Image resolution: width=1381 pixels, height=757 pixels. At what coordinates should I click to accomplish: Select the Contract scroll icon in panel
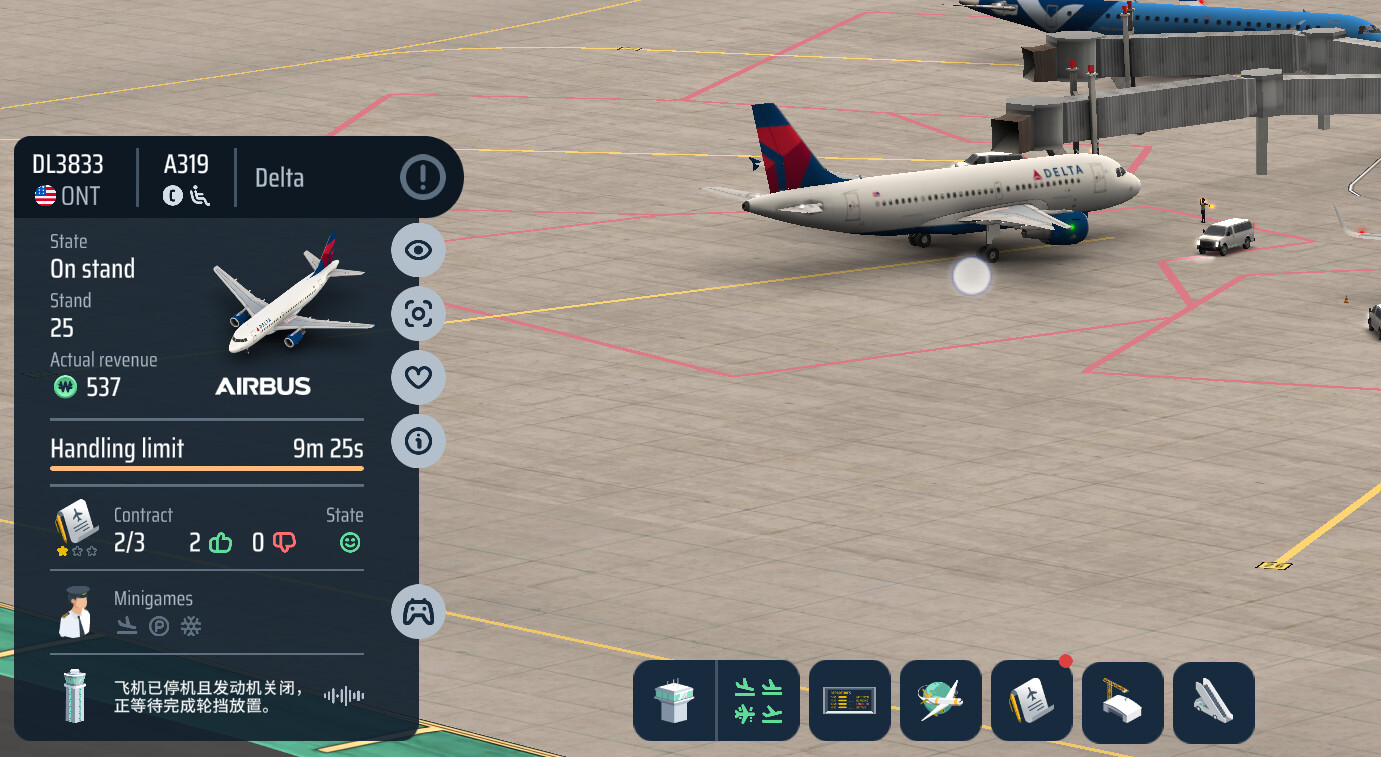[77, 527]
